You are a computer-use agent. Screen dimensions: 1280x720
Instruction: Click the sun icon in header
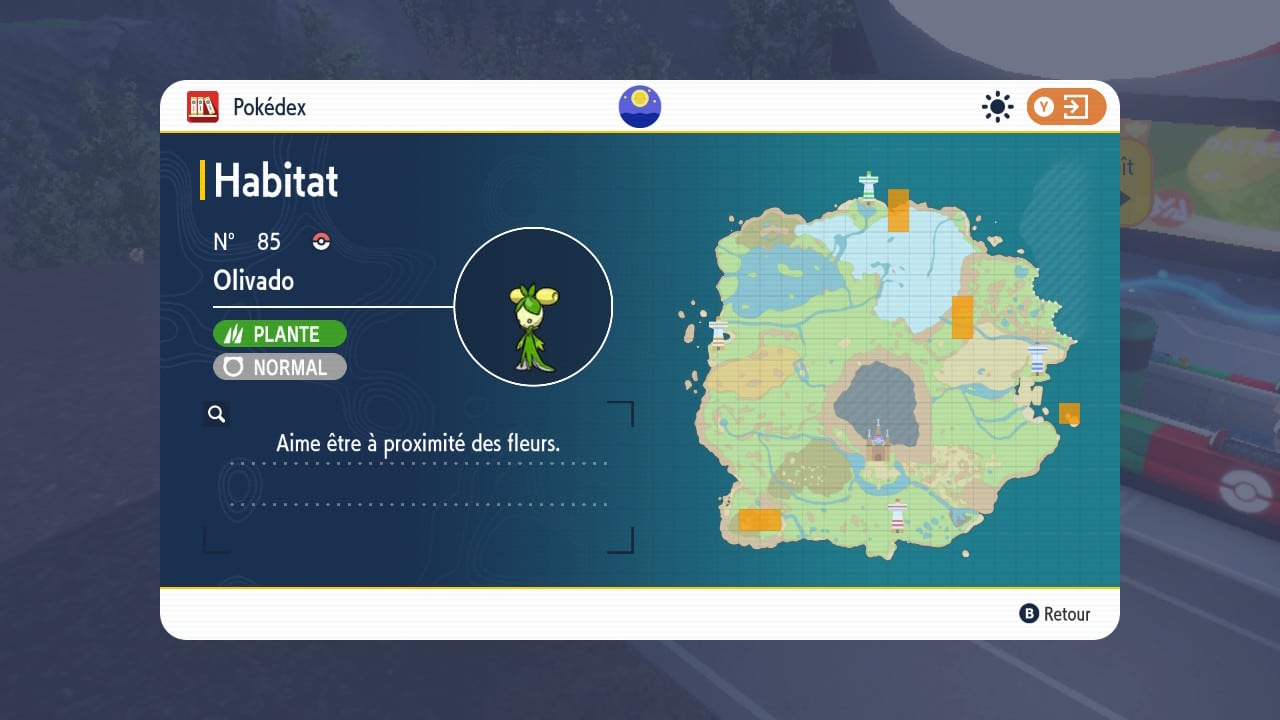(x=997, y=107)
